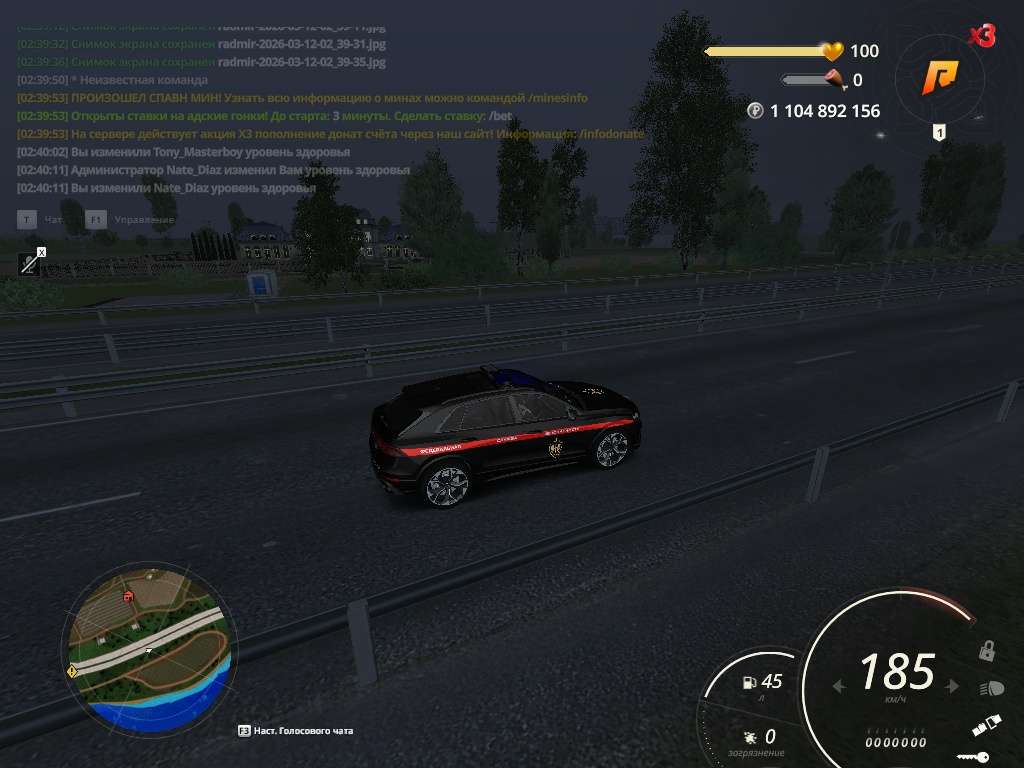Click the /minesinfo mine spawn chat message
This screenshot has width=1024, height=768.
tap(302, 98)
